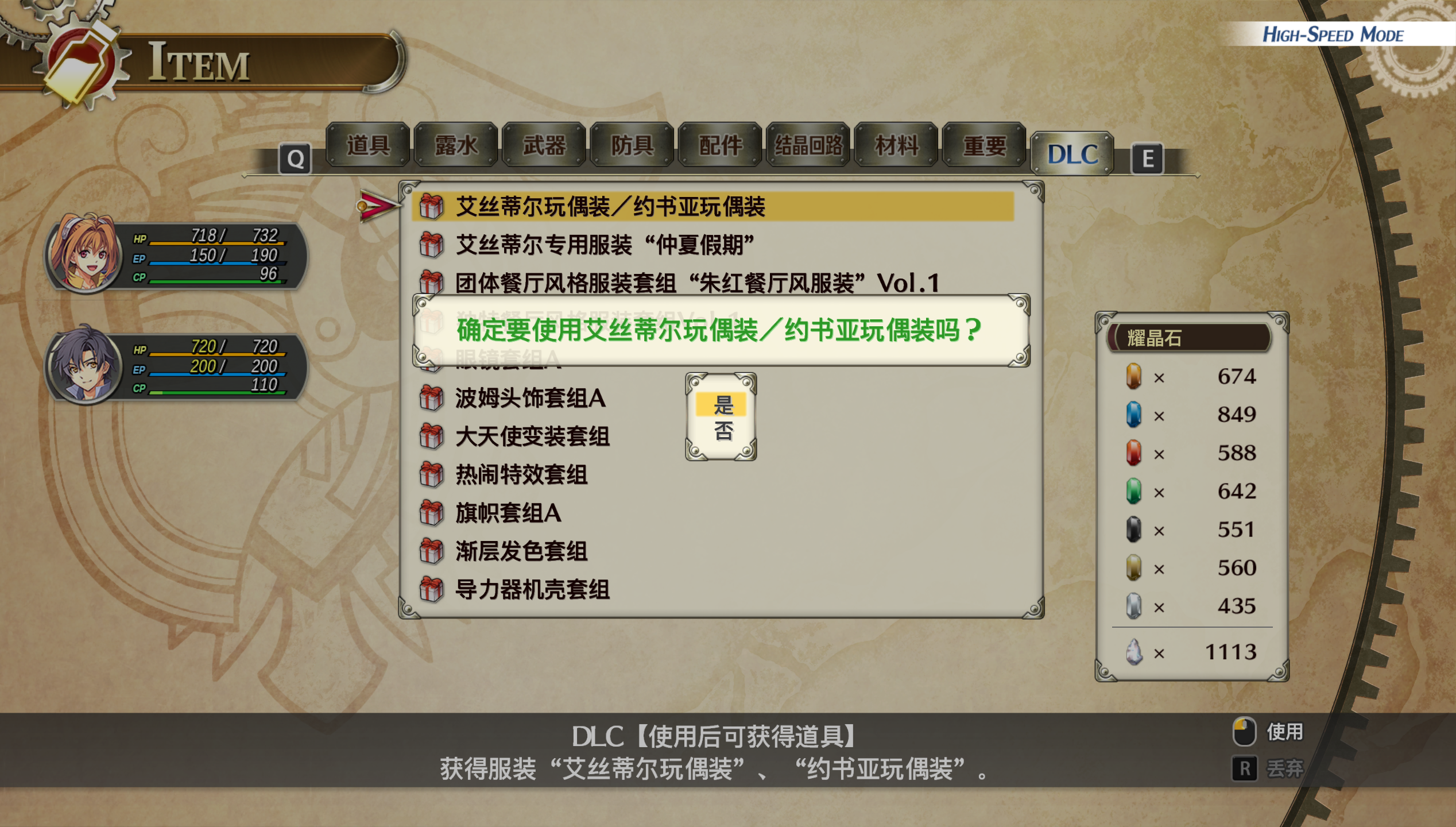
Task: Switch to the 道具 tab
Action: [368, 145]
